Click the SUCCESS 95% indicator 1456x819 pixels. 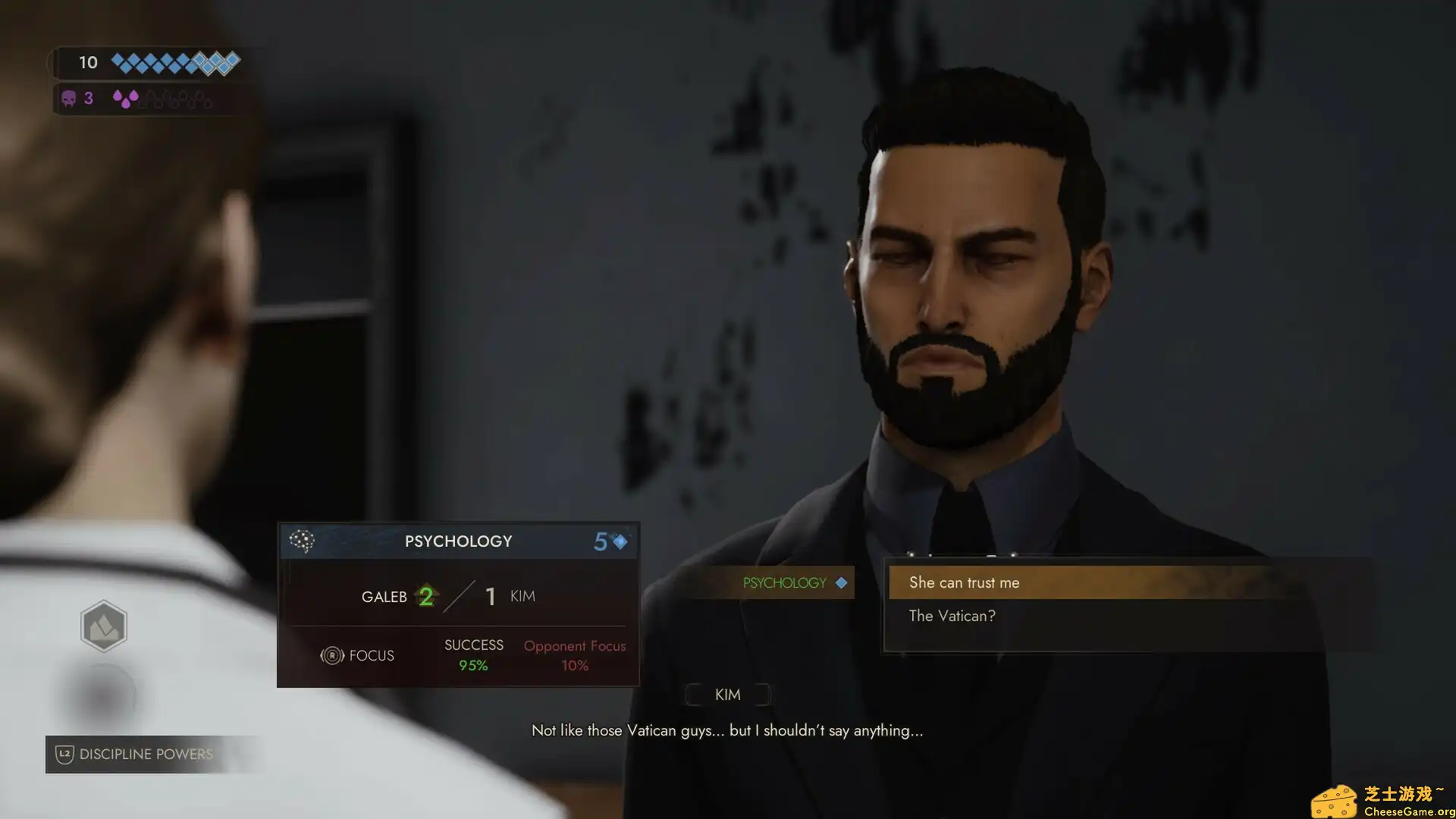pyautogui.click(x=473, y=654)
